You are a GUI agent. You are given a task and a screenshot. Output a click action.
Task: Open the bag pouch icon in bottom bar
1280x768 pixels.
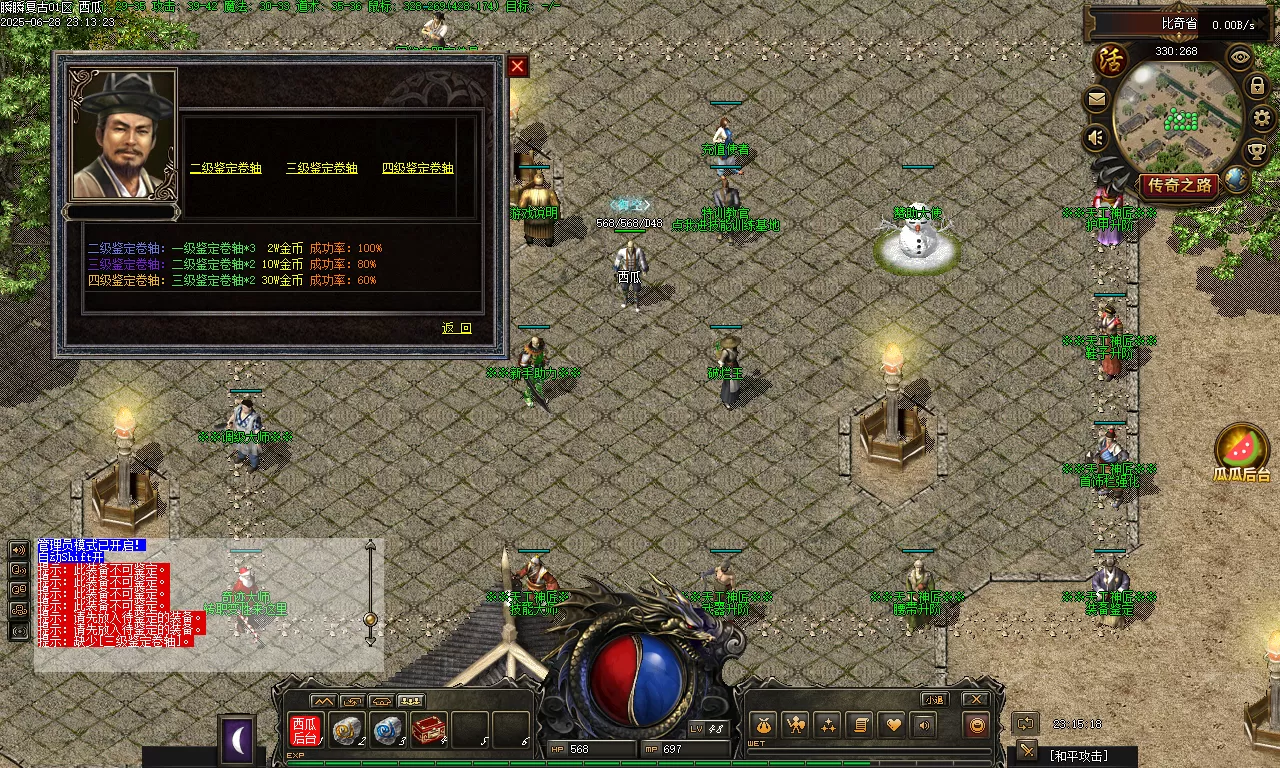(764, 725)
